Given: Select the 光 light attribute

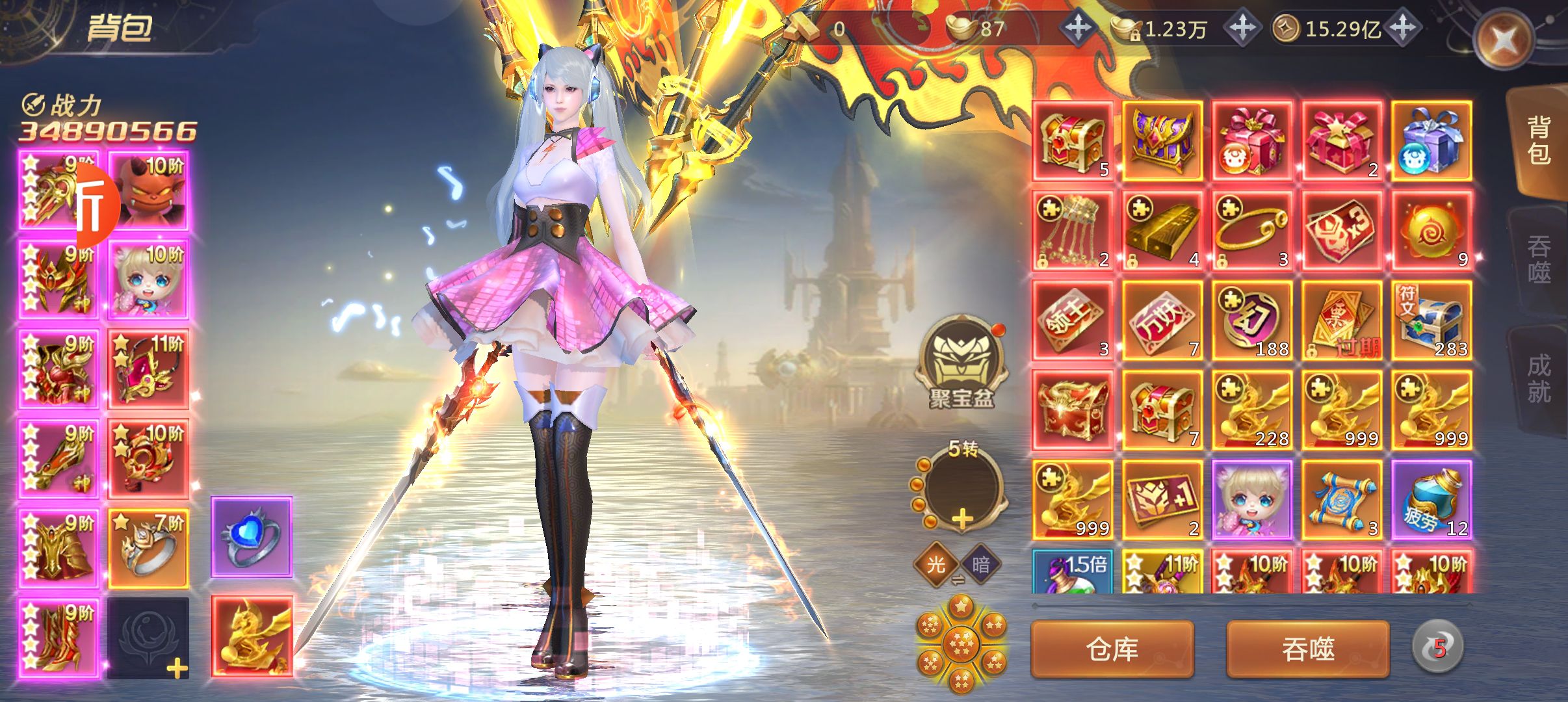Looking at the screenshot, I should [x=935, y=564].
